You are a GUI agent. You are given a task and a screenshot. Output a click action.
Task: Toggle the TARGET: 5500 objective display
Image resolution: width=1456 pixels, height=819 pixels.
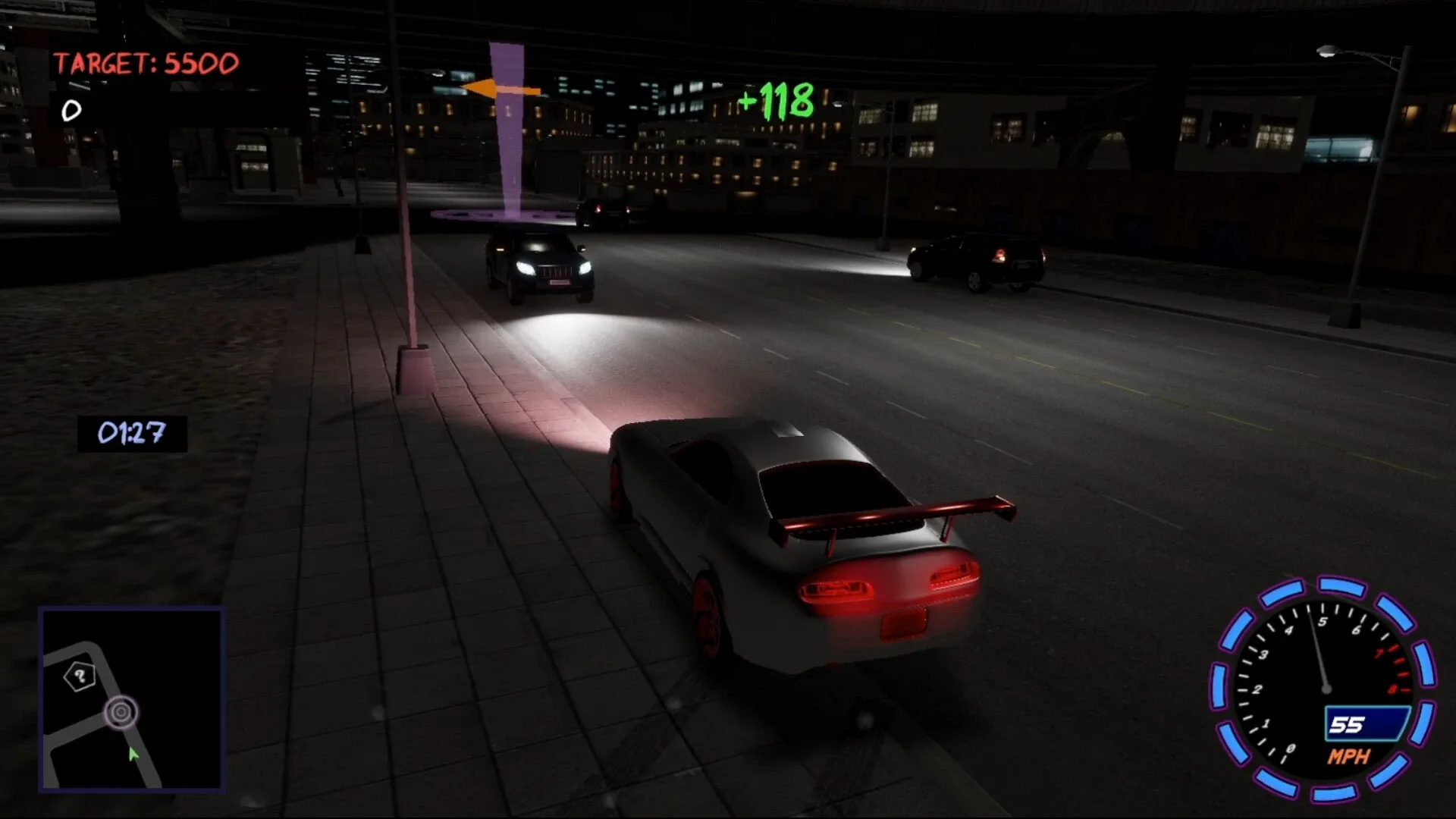[146, 62]
